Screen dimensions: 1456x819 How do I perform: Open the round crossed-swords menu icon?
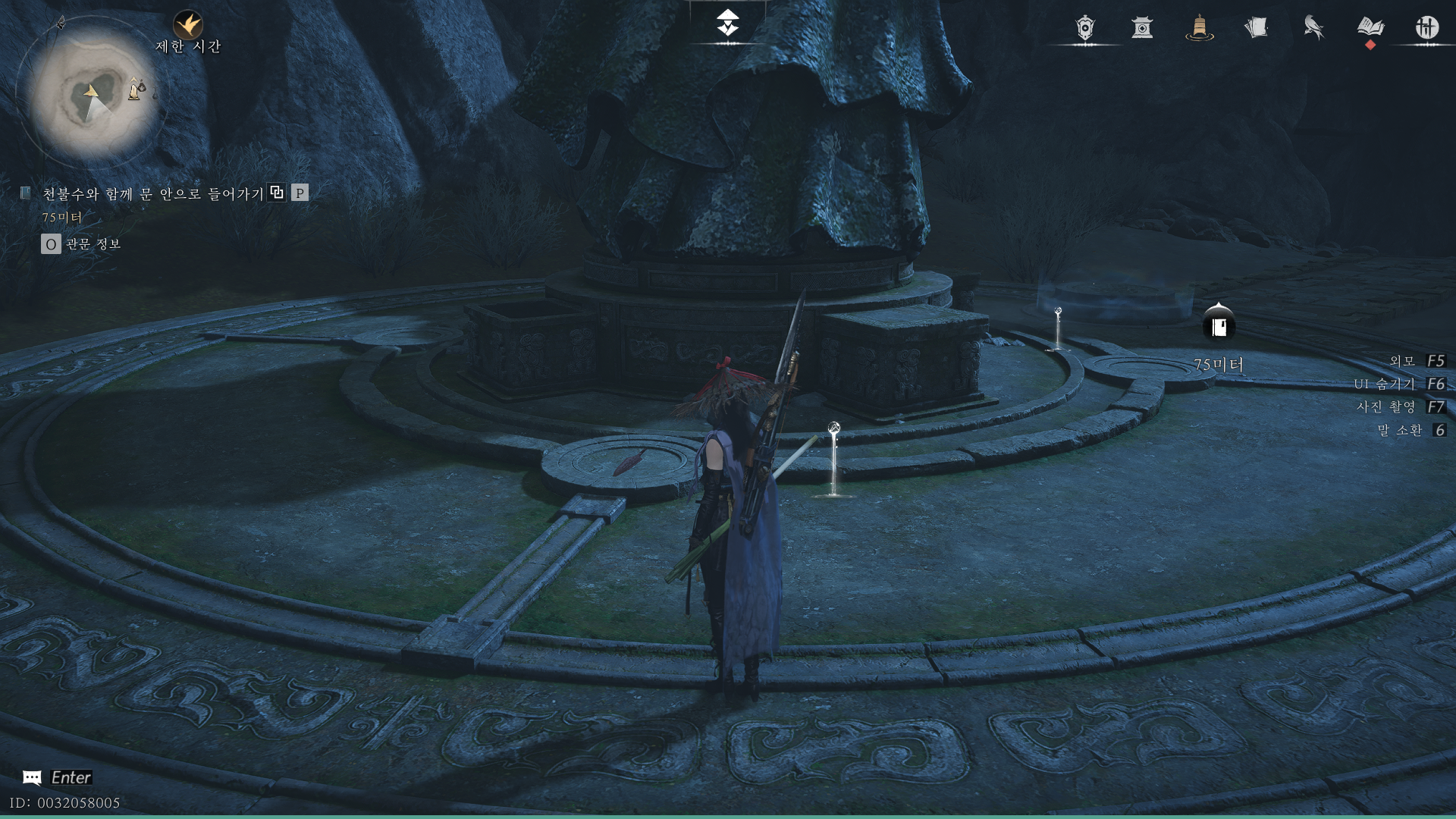tap(1426, 28)
